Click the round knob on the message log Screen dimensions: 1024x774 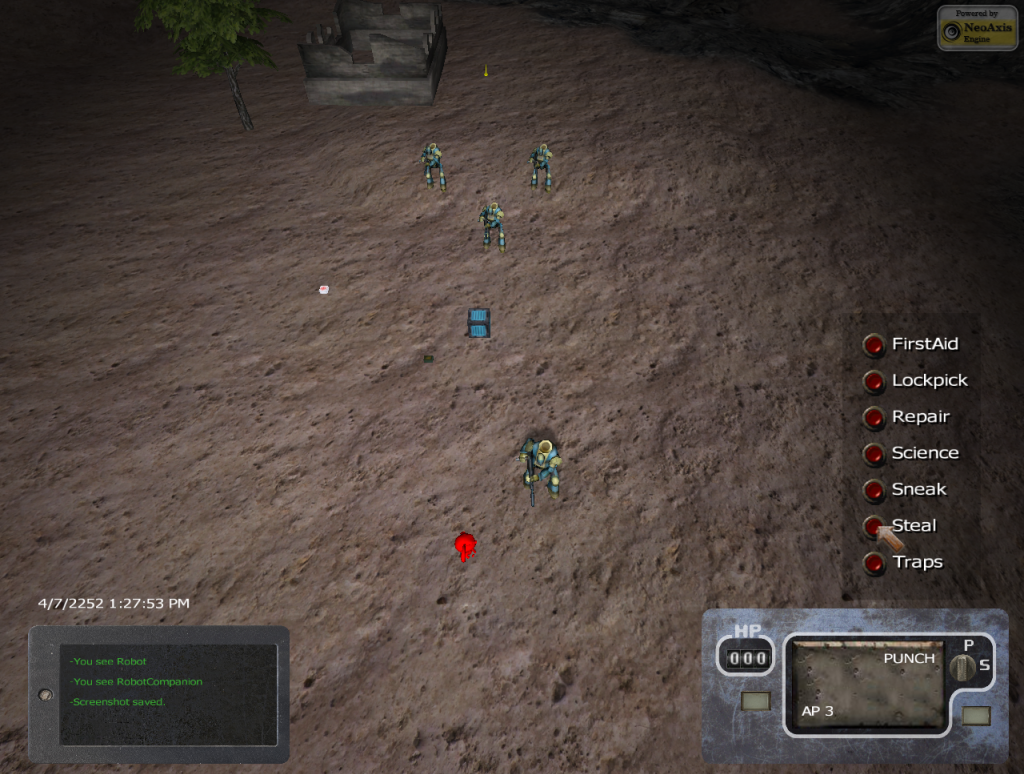click(45, 694)
